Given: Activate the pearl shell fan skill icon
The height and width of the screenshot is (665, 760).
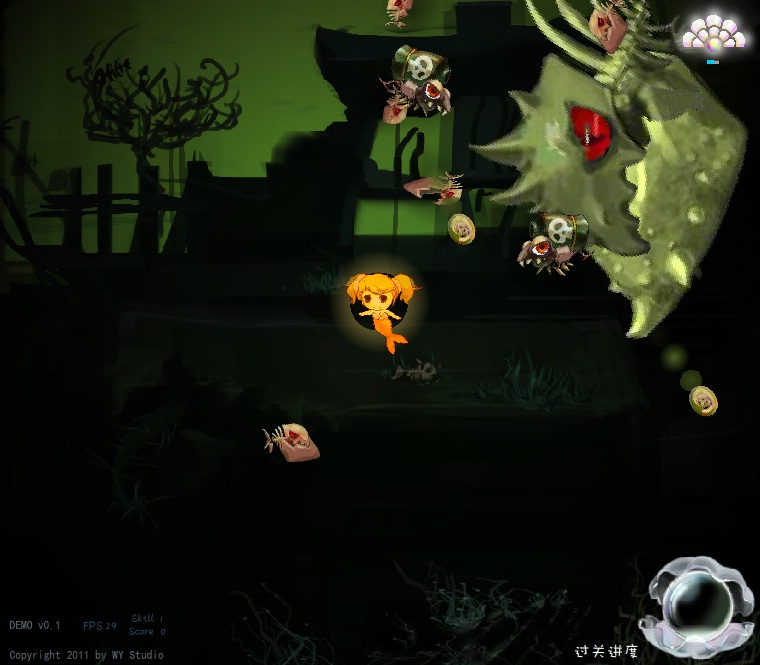Looking at the screenshot, I should tap(713, 36).
